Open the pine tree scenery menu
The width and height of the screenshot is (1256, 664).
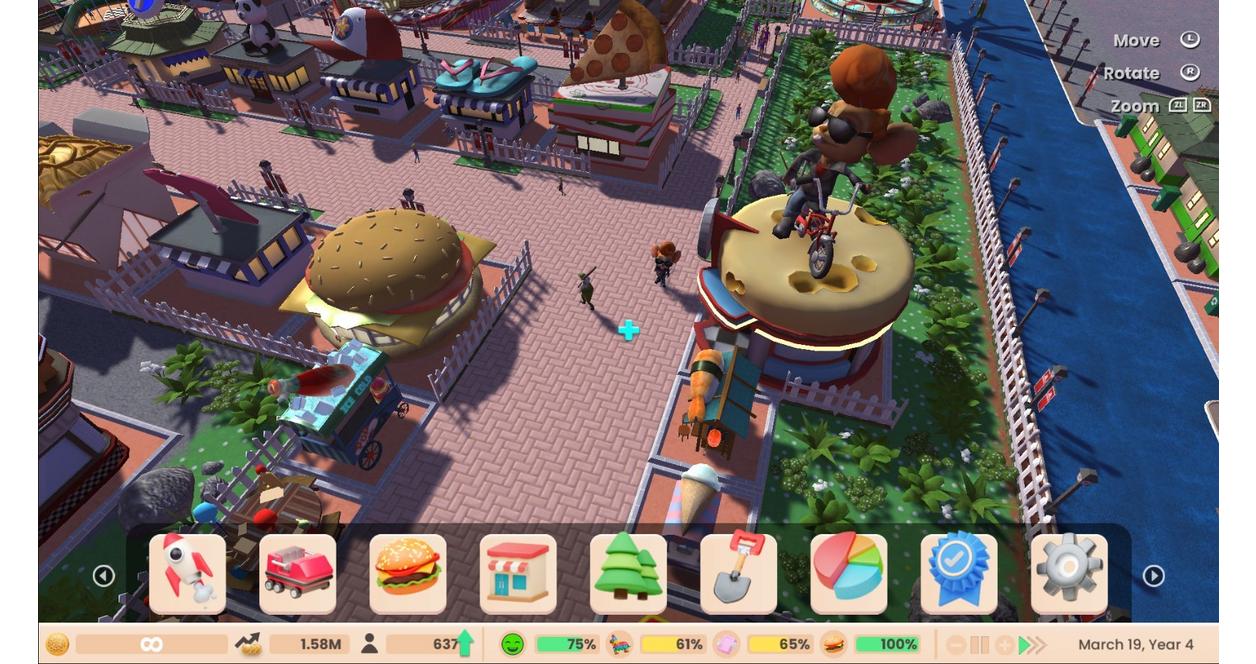[628, 574]
